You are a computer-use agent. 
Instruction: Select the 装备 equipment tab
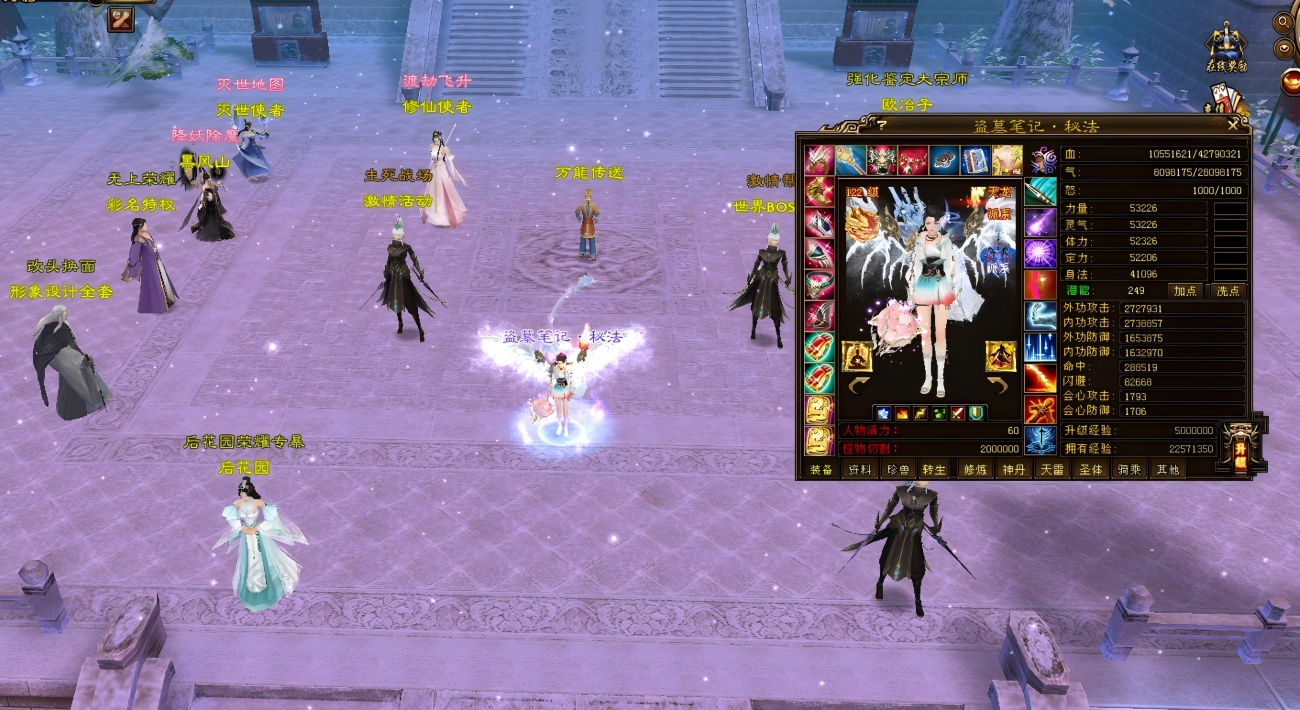(x=821, y=470)
